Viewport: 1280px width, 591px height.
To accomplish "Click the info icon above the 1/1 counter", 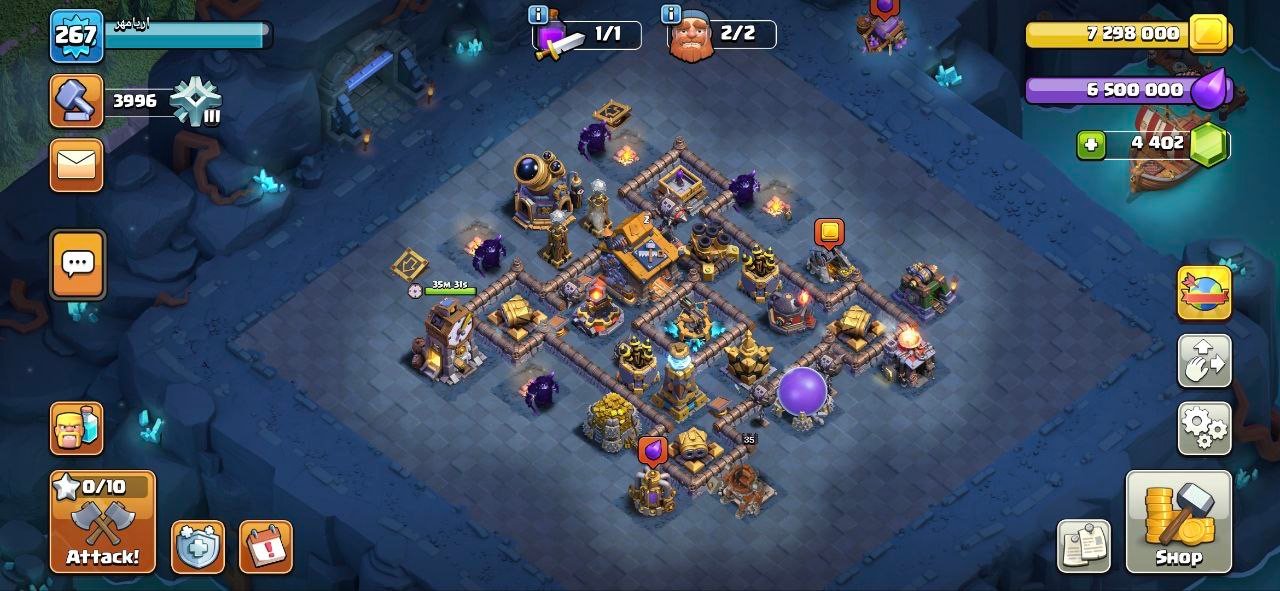I will point(538,14).
